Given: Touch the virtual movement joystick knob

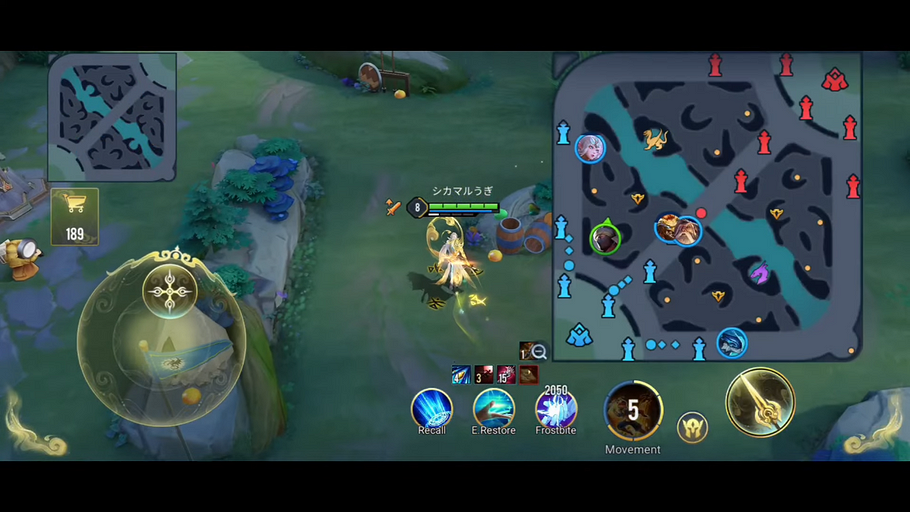Looking at the screenshot, I should tap(170, 292).
